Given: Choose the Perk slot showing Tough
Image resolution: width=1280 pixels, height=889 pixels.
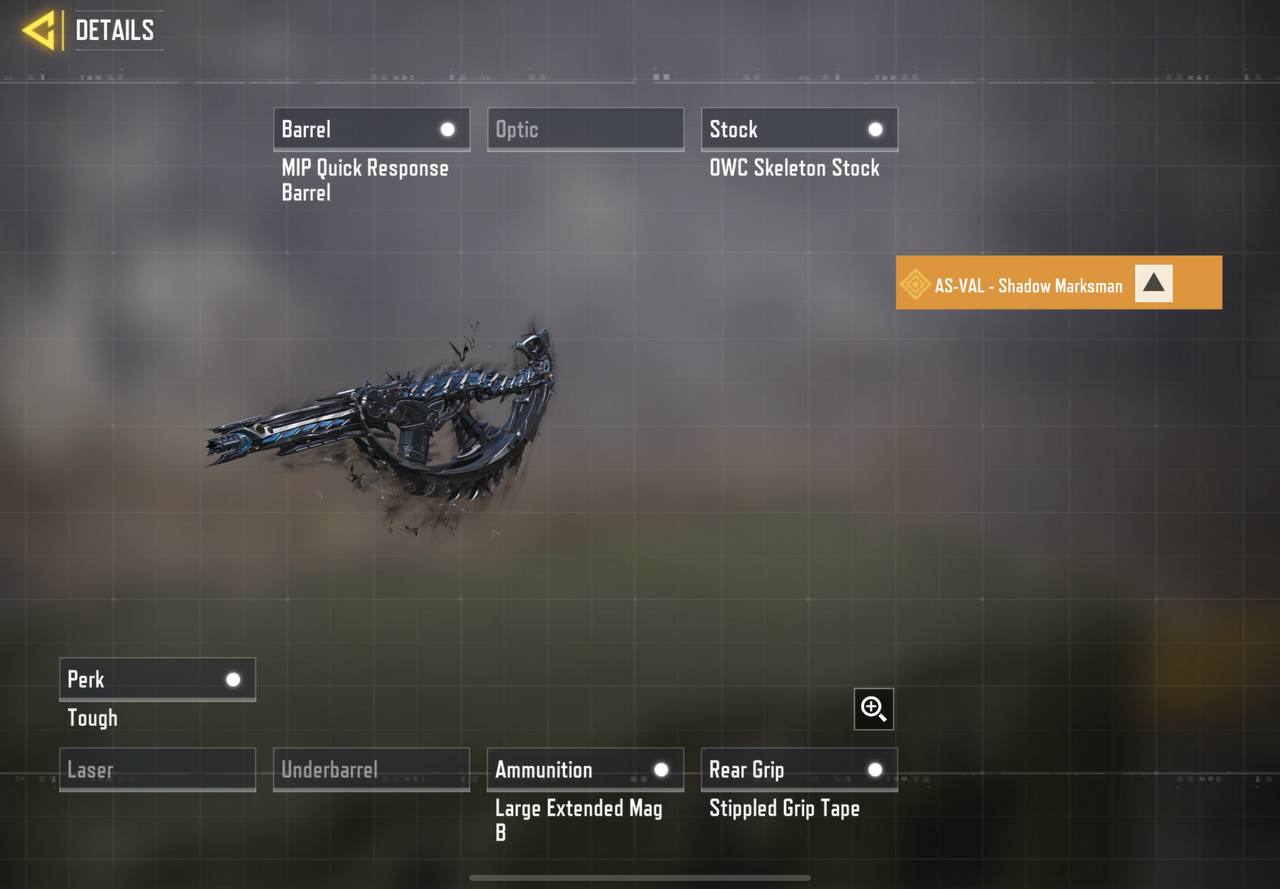Looking at the screenshot, I should click(x=157, y=679).
